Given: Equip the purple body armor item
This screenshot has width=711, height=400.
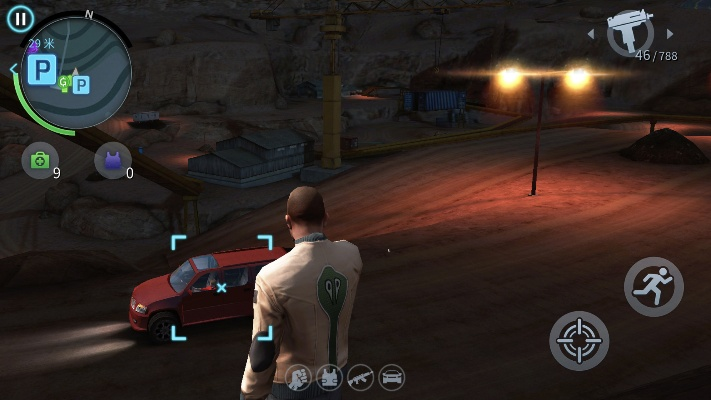Looking at the screenshot, I should pyautogui.click(x=112, y=160).
